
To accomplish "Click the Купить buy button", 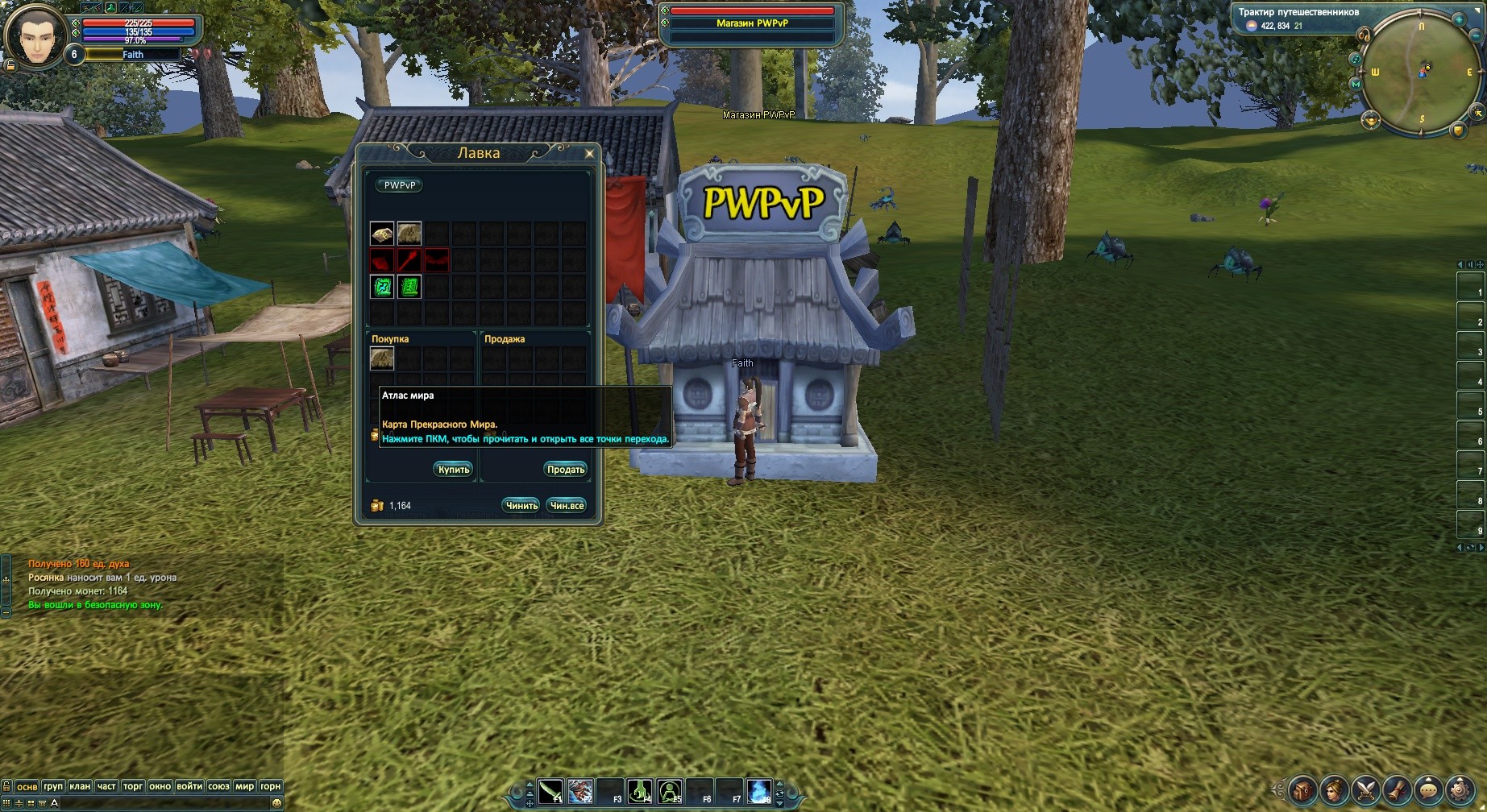I will coord(454,470).
